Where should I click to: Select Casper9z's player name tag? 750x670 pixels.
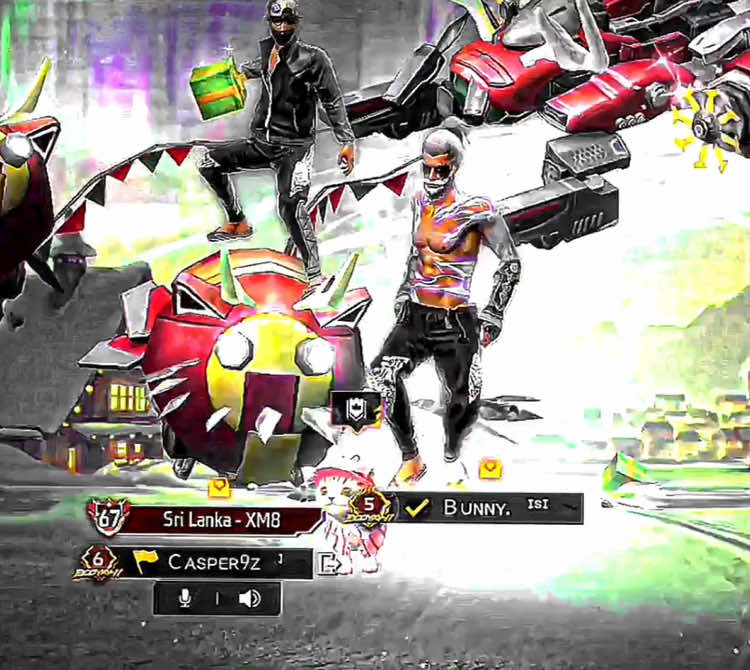[215, 563]
